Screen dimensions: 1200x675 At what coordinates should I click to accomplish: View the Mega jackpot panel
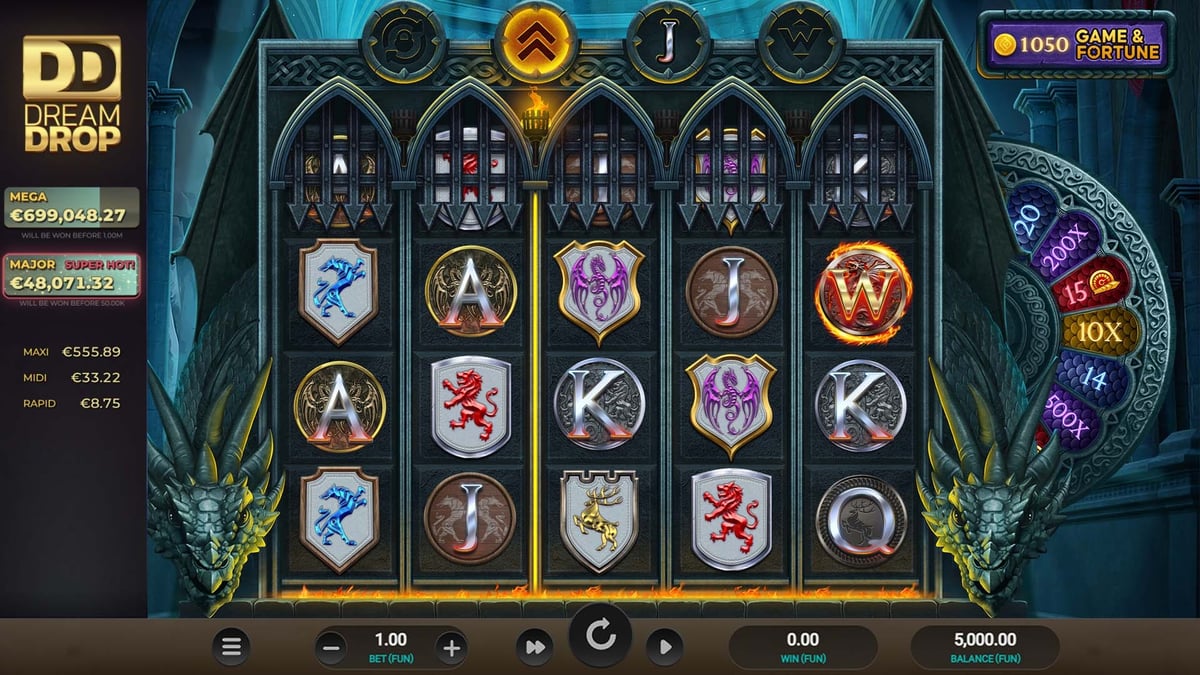point(72,207)
